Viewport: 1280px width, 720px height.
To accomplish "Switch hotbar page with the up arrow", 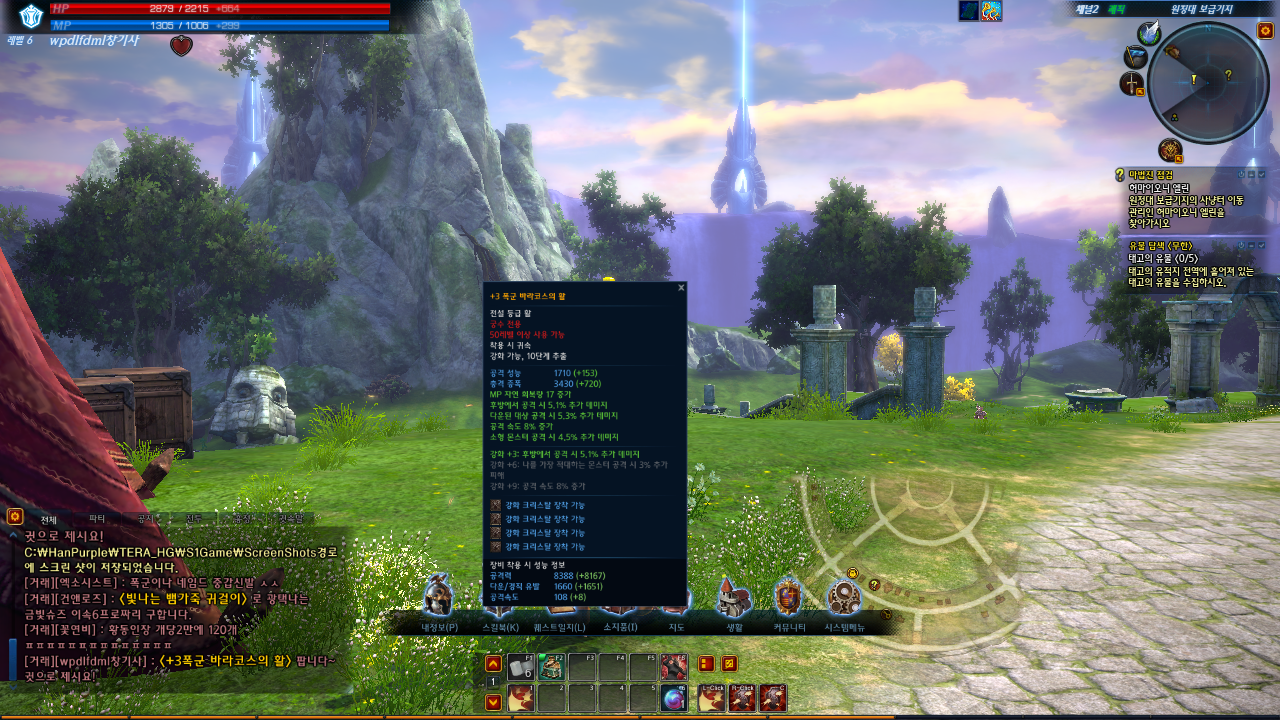I will 493,664.
